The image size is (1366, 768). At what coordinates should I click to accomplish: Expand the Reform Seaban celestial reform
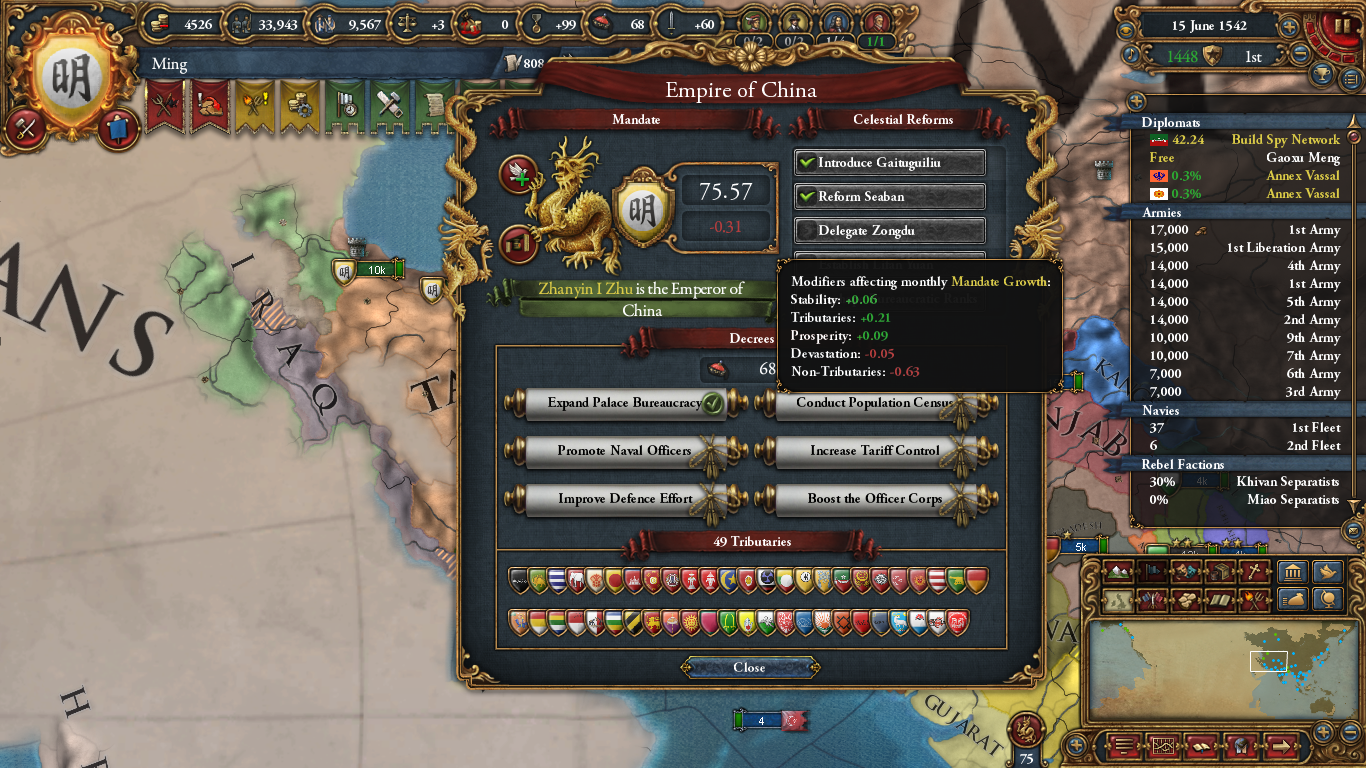[889, 196]
